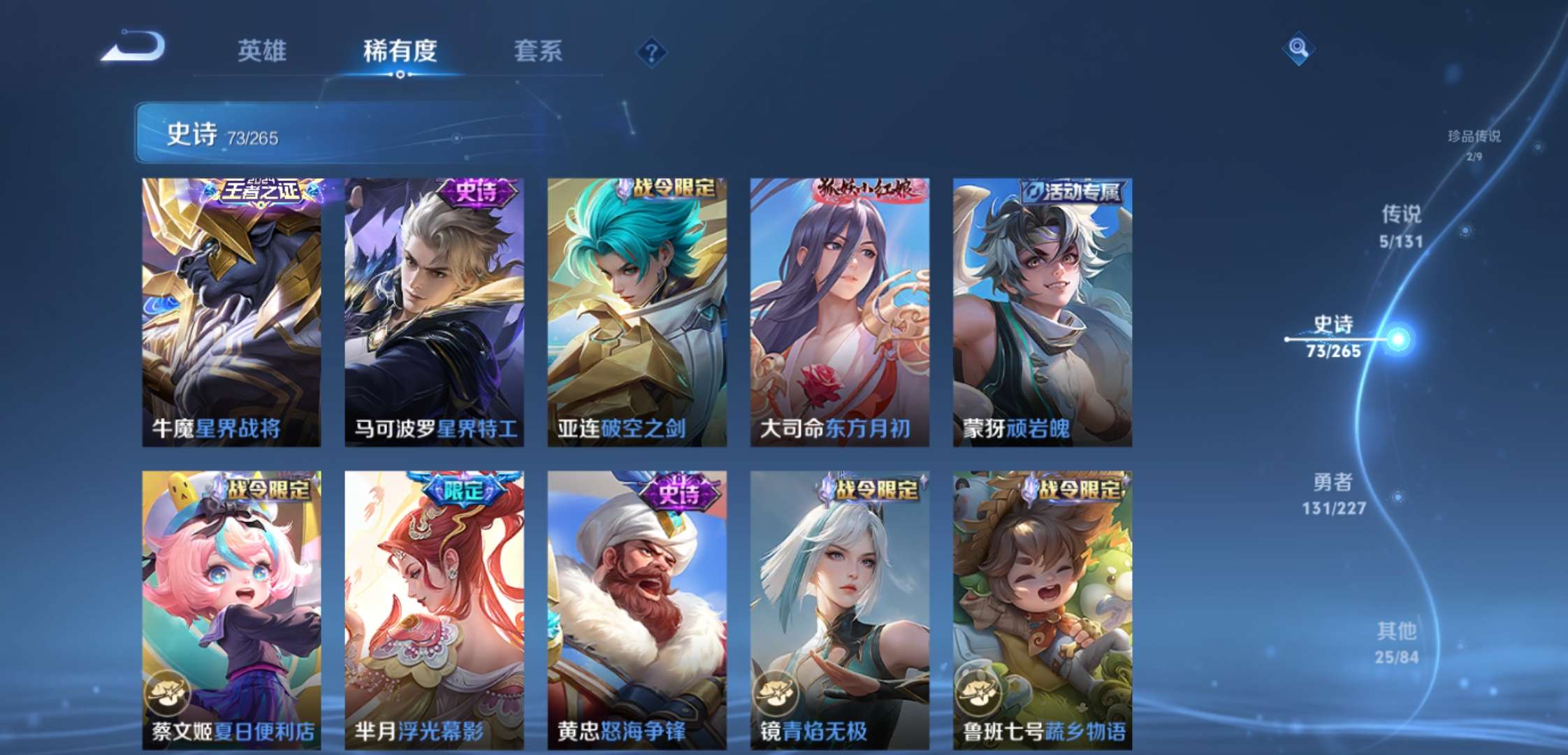This screenshot has width=1568, height=755.
Task: Show help via the question mark icon
Action: point(651,52)
